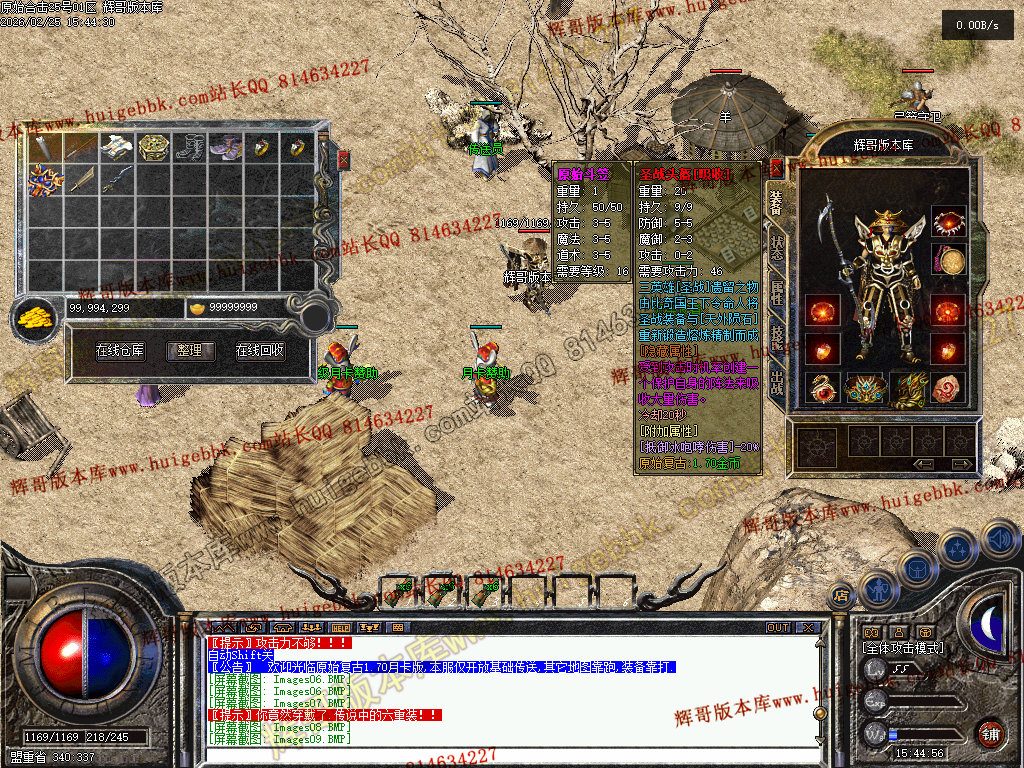
Task: Open the 出战 battle tab
Action: (777, 384)
